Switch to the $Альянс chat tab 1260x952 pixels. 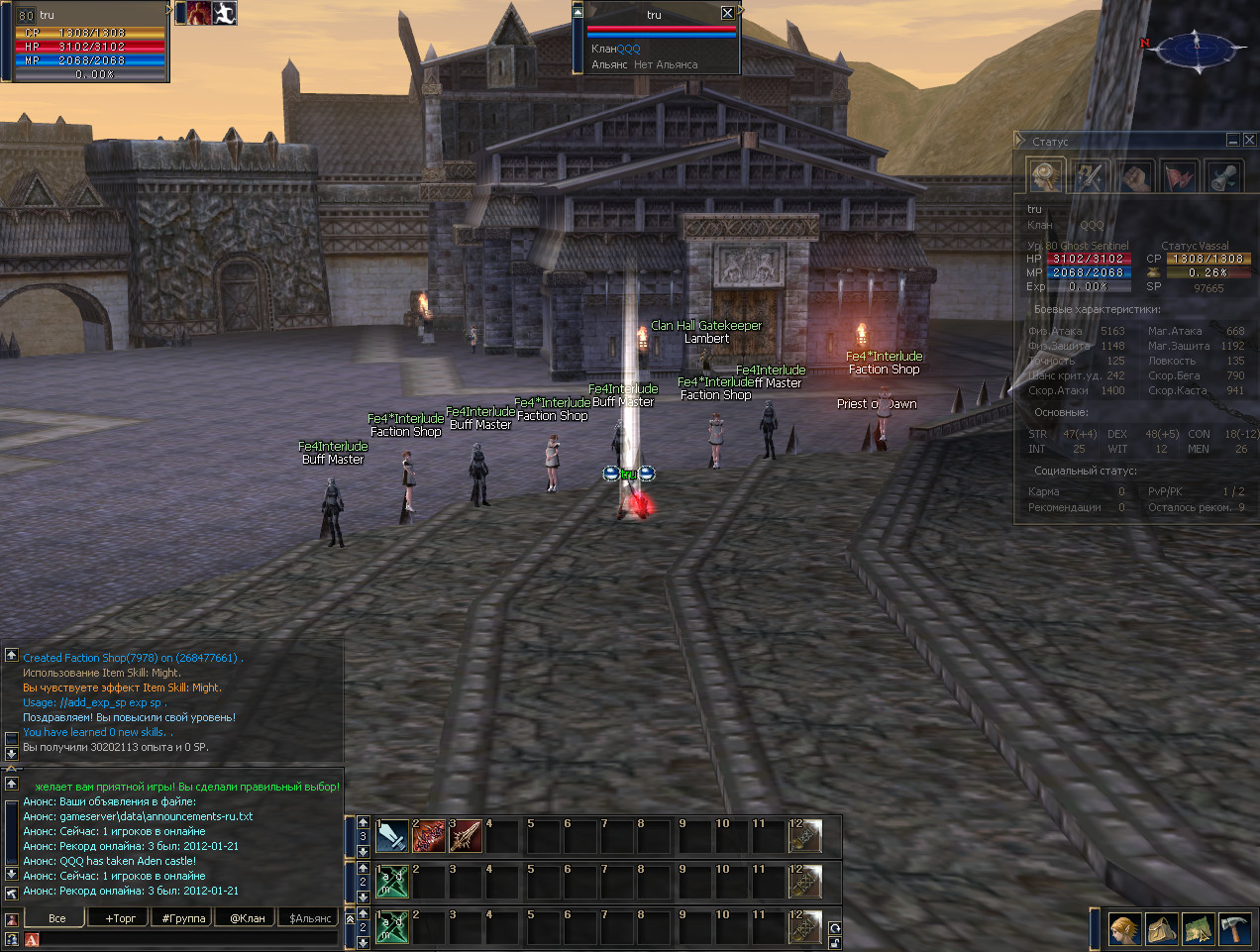tap(310, 918)
